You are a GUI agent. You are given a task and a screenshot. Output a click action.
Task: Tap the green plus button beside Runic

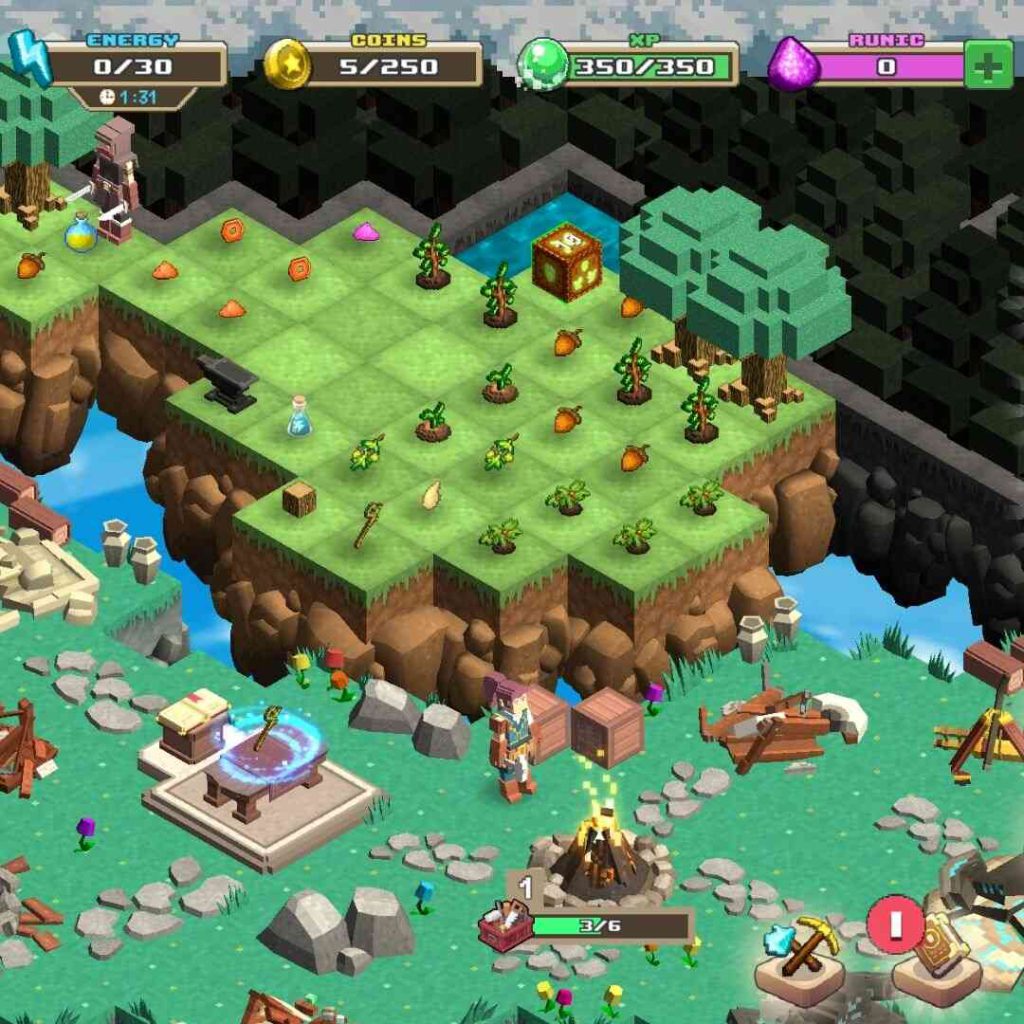coord(988,65)
